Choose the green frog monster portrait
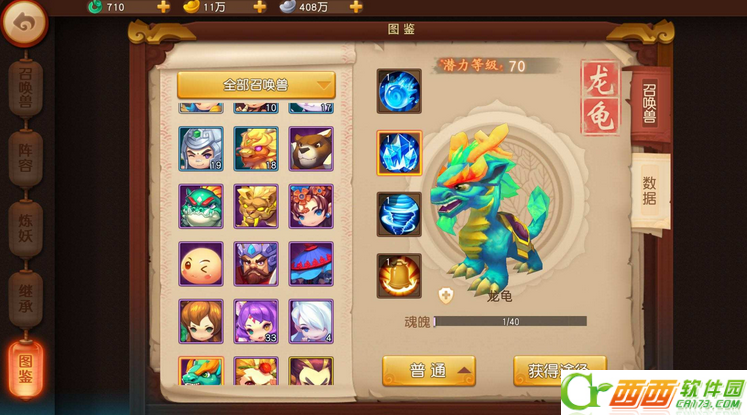Screen dimensions: 747x415 pos(200,206)
